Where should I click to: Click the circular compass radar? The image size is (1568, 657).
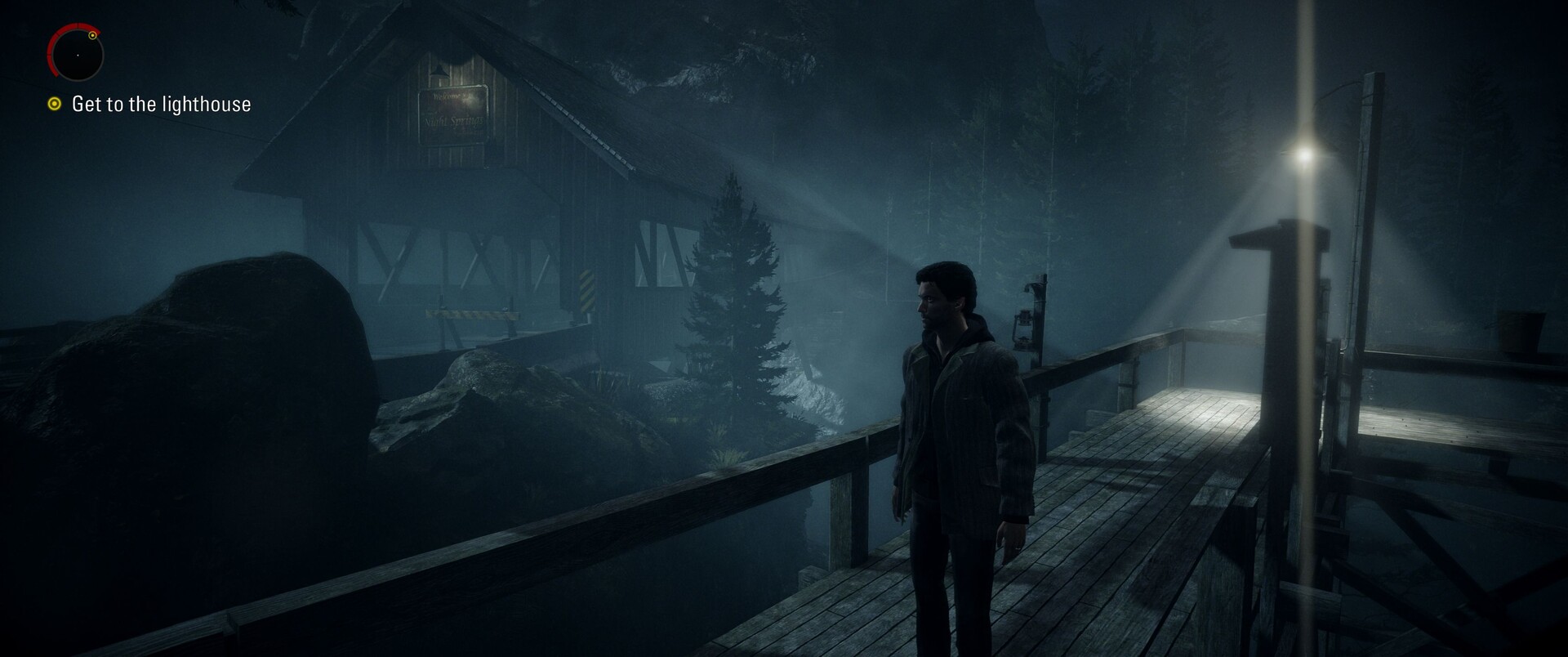(76, 54)
